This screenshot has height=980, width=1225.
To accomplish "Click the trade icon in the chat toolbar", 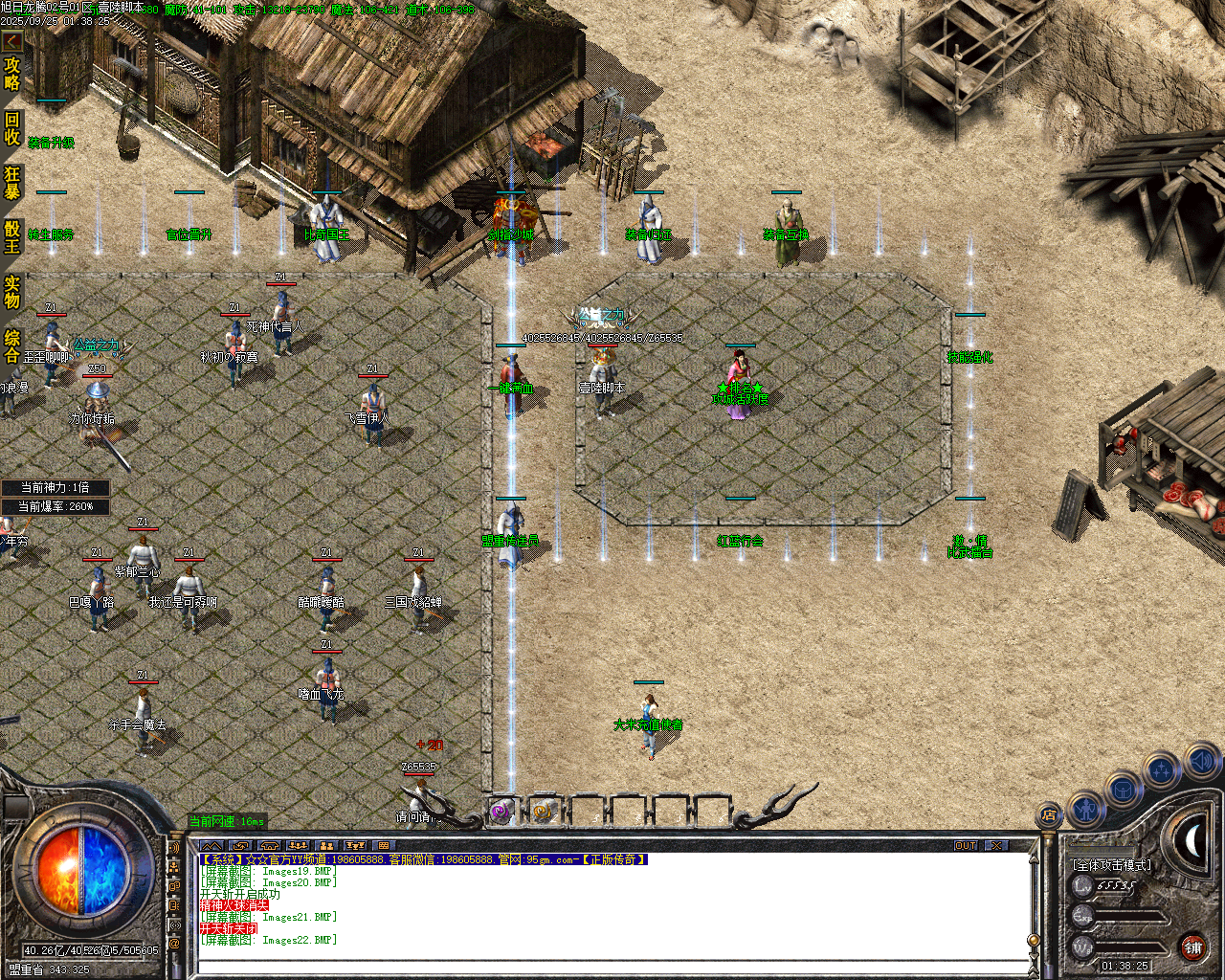I will (x=241, y=846).
